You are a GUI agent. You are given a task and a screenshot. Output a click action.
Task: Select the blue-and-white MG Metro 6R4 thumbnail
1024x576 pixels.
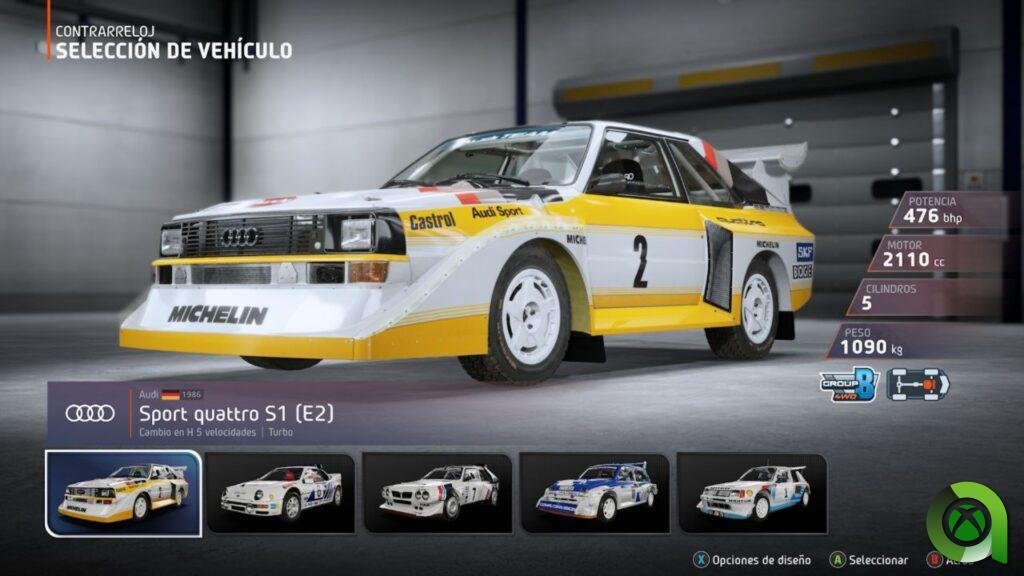pyautogui.click(x=595, y=492)
